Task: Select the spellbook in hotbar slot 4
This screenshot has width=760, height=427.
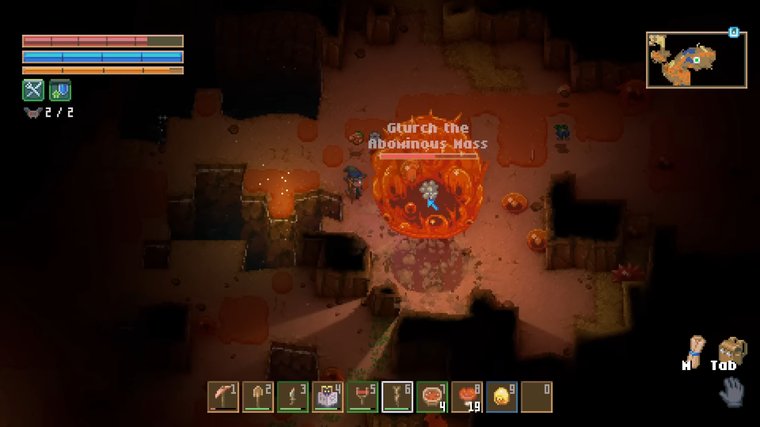Action: click(328, 396)
